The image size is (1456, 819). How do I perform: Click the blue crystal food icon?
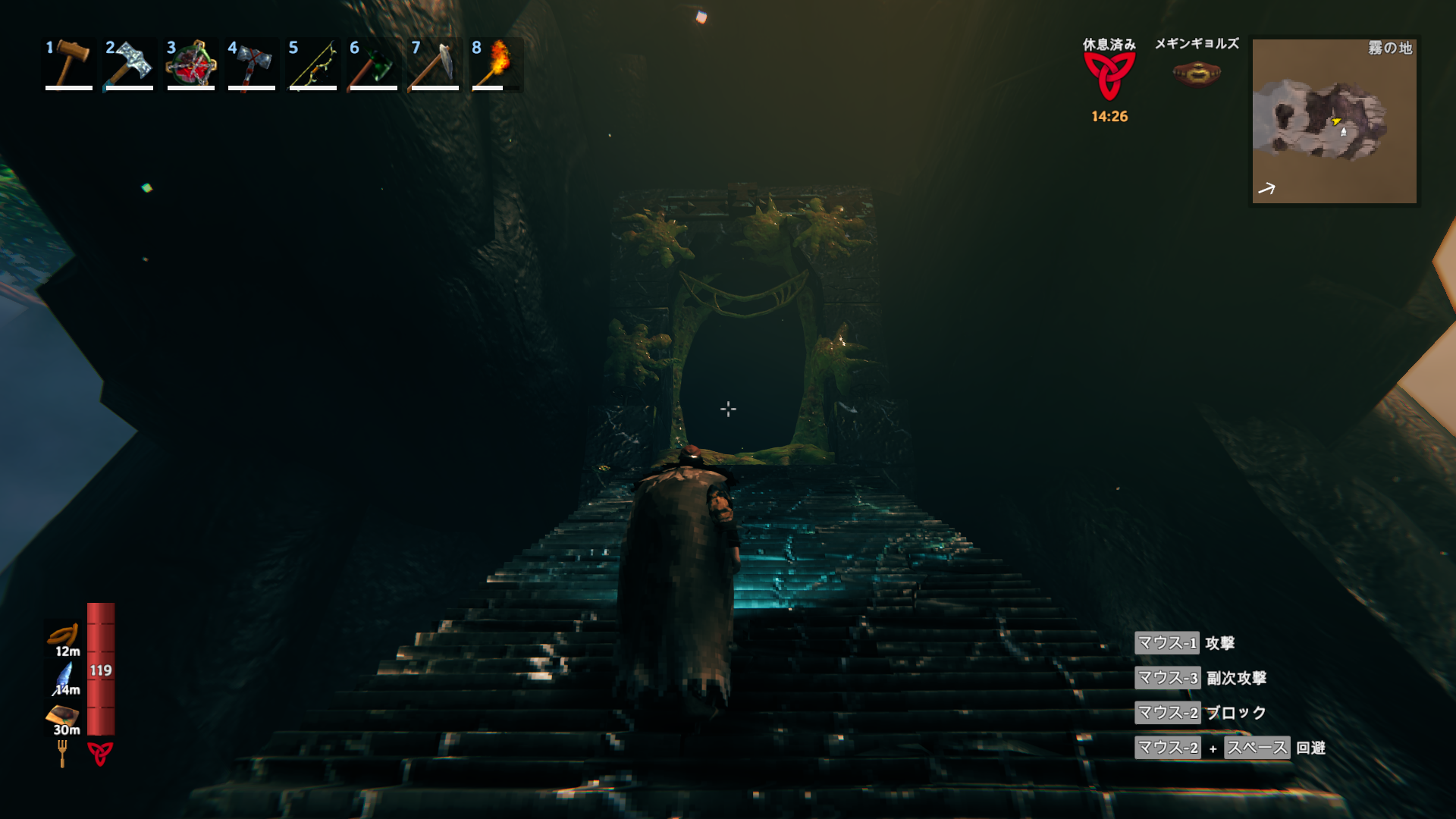tap(64, 676)
